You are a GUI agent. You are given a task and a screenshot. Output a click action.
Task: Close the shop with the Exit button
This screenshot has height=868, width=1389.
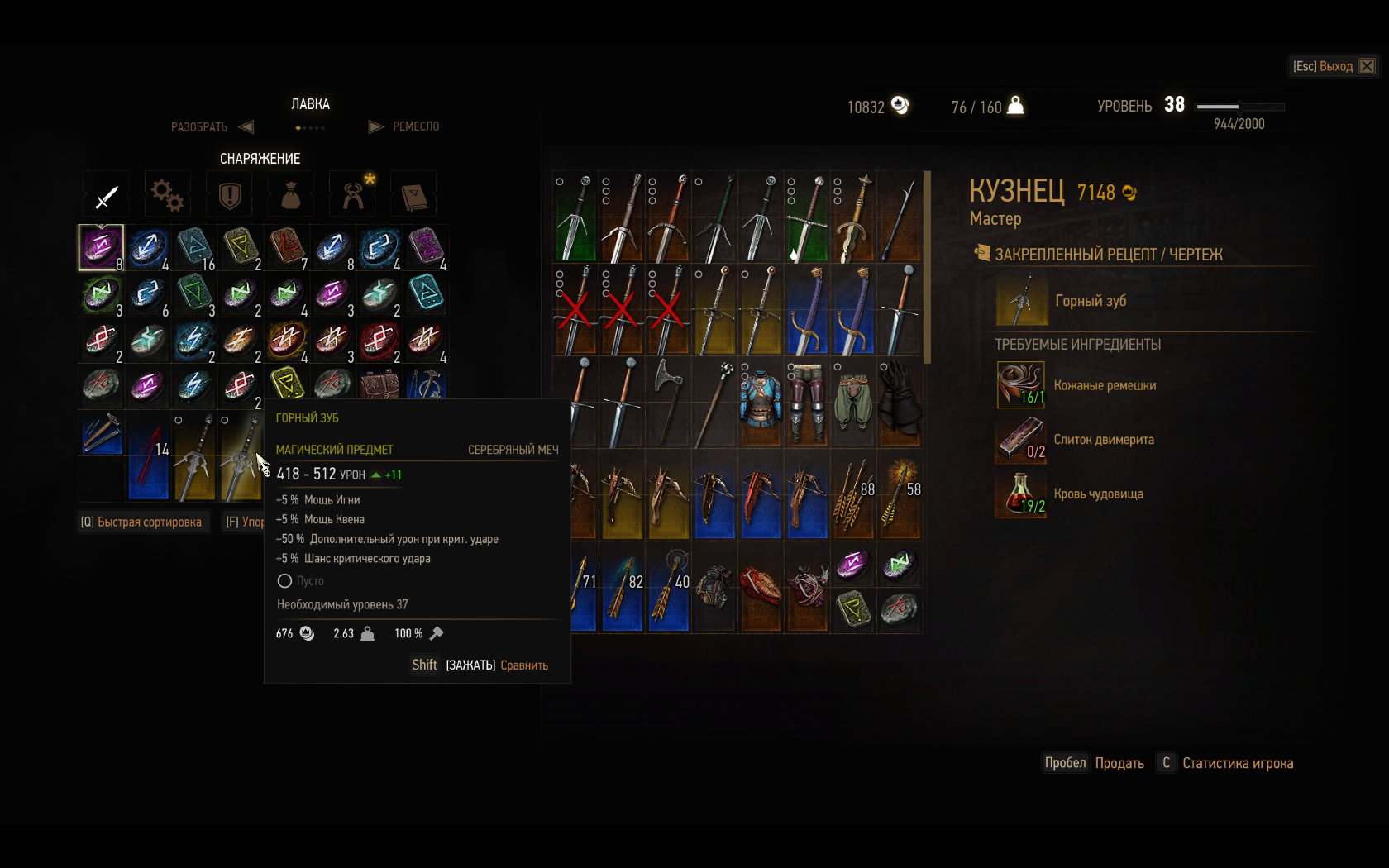coord(1334,66)
